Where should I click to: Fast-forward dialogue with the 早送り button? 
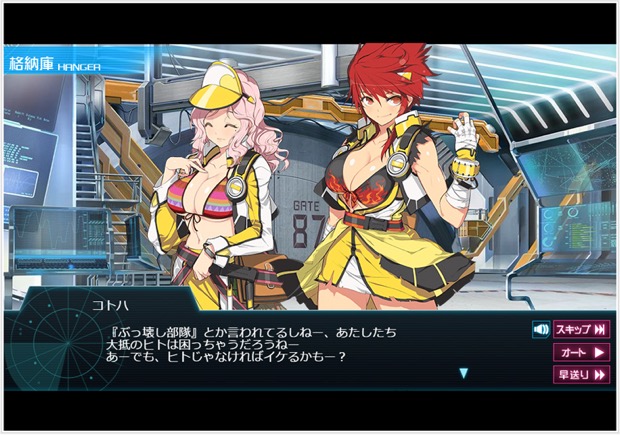(581, 375)
